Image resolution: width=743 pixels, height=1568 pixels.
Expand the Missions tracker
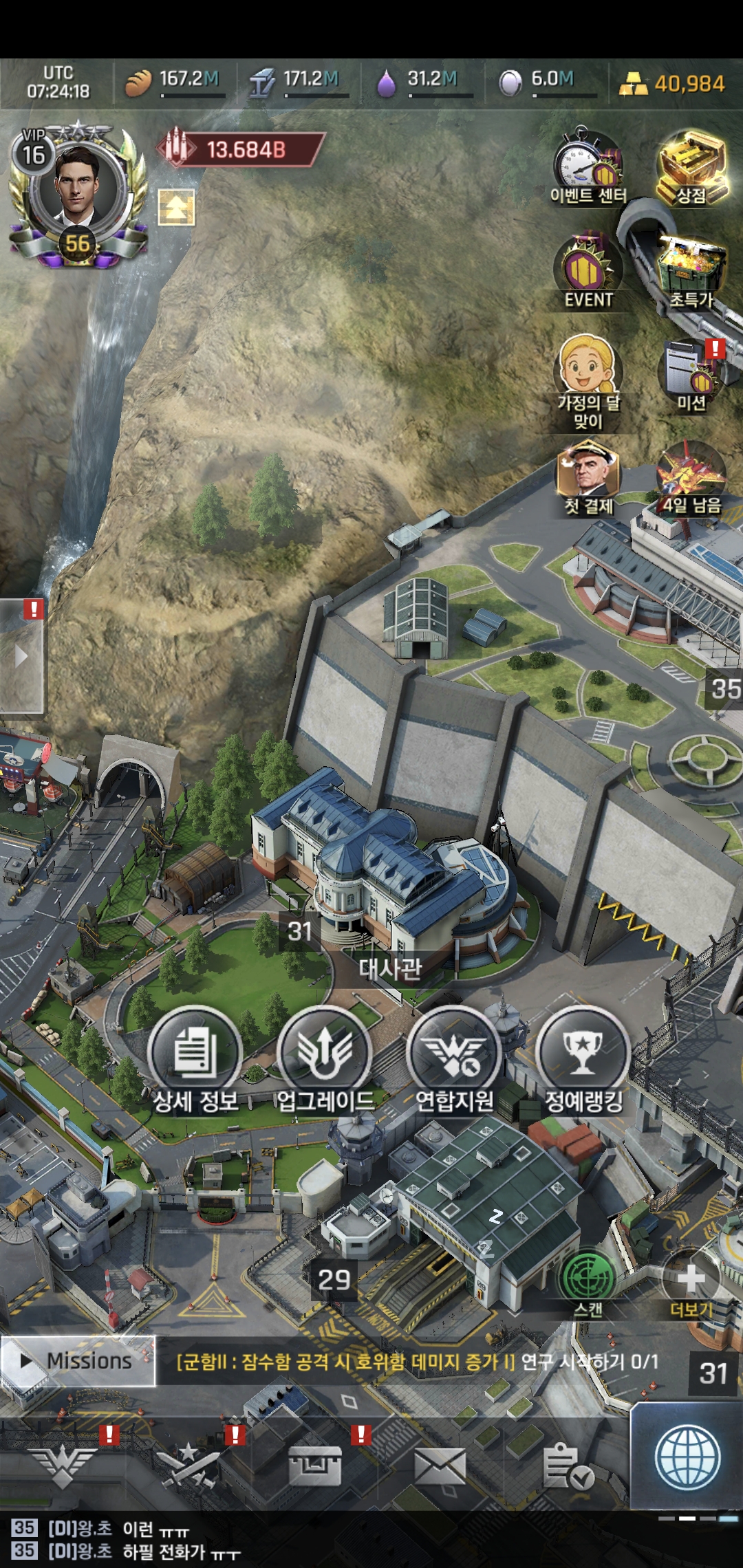[77, 1361]
